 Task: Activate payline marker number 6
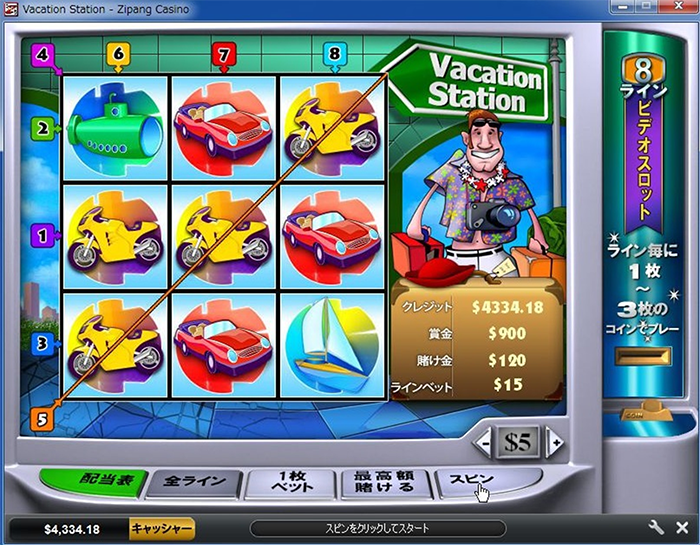point(118,53)
